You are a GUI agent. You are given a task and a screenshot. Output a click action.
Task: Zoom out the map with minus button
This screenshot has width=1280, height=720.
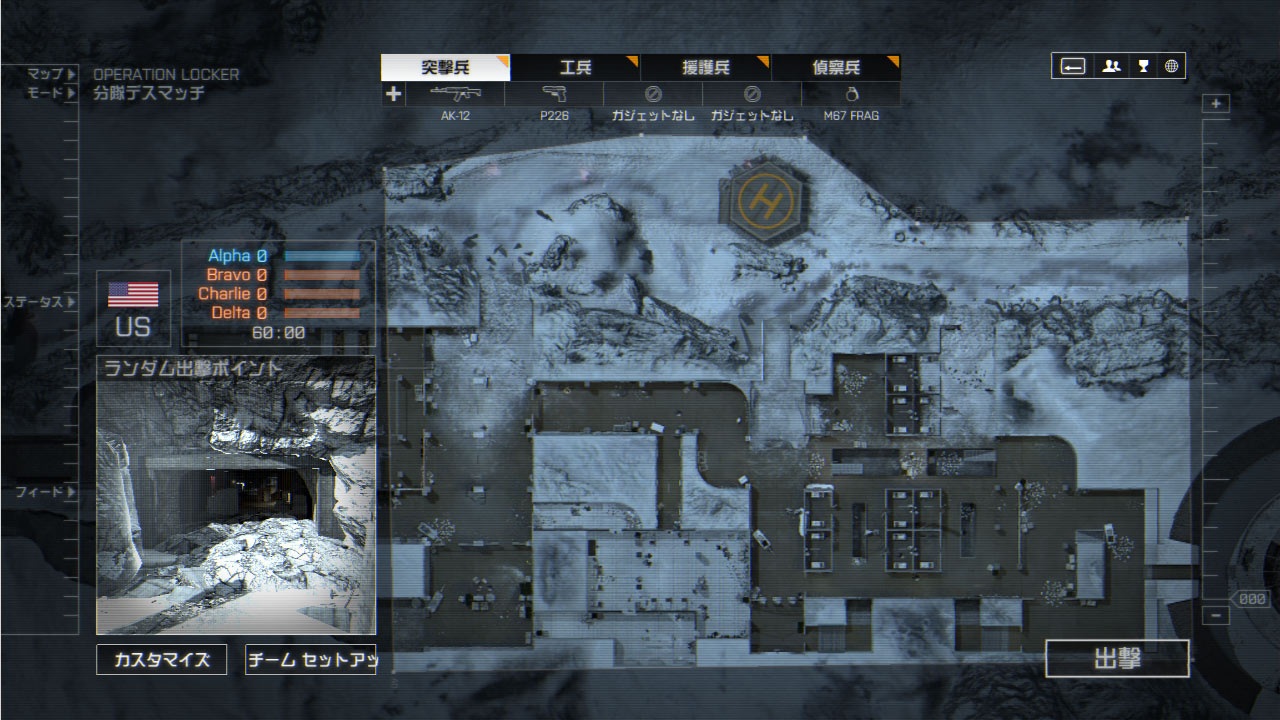tap(1216, 616)
